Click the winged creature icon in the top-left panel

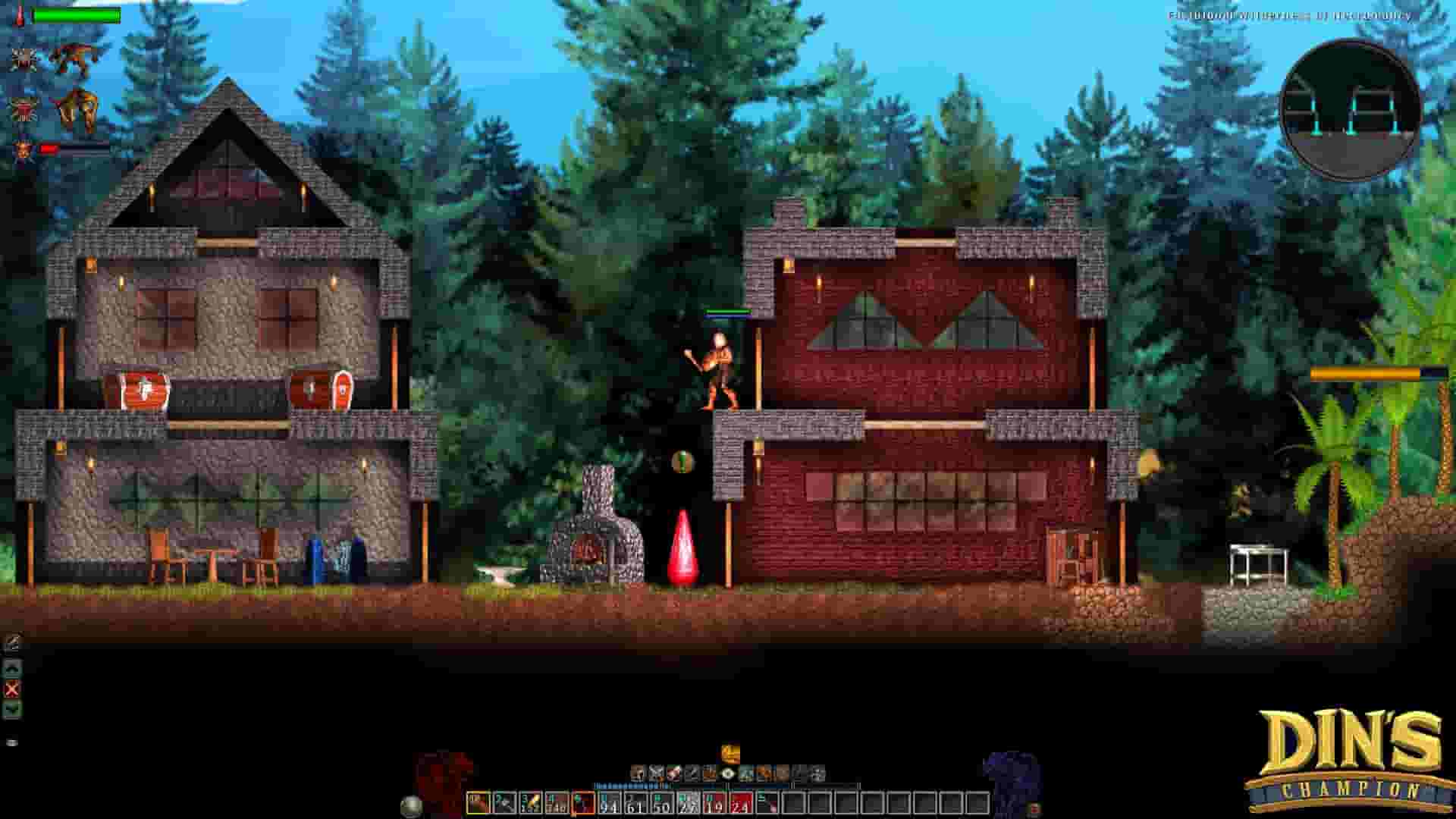pyautogui.click(x=76, y=57)
